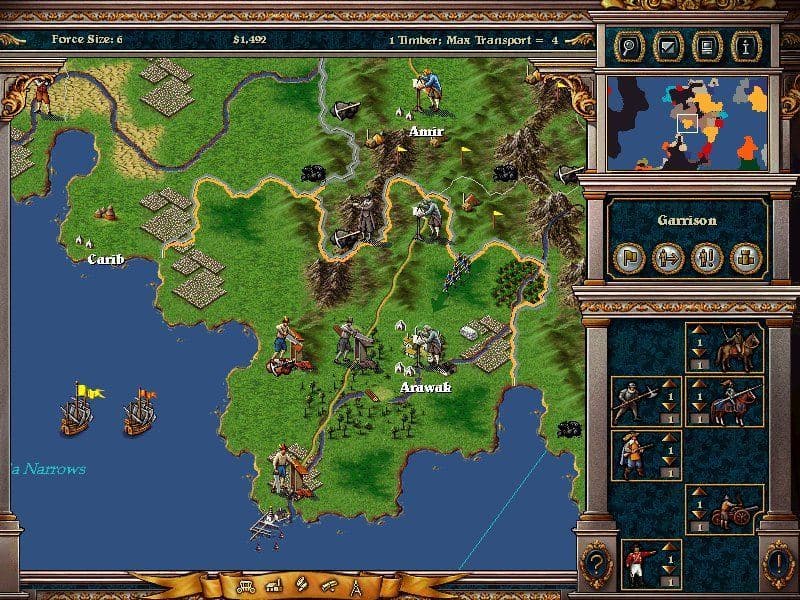Select the flag order in Garrison panel
This screenshot has height=600, width=800.
(x=630, y=259)
